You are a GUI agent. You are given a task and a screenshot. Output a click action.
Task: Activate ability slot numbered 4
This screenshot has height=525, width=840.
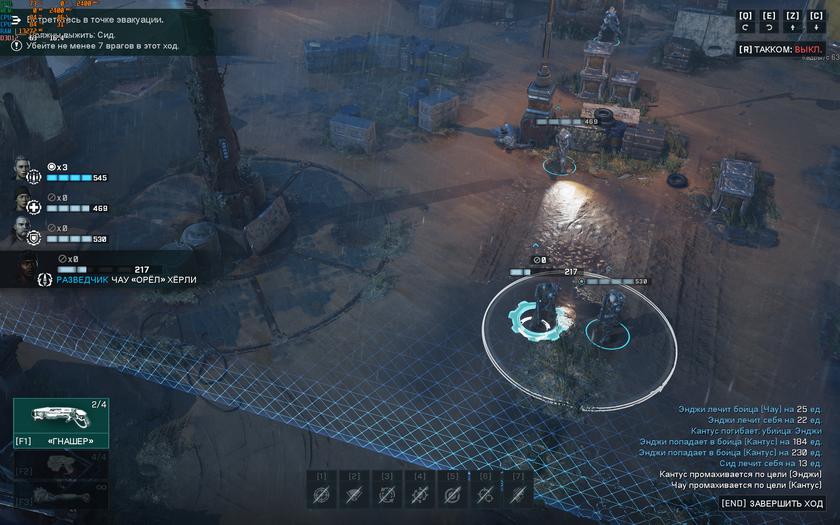tap(419, 490)
